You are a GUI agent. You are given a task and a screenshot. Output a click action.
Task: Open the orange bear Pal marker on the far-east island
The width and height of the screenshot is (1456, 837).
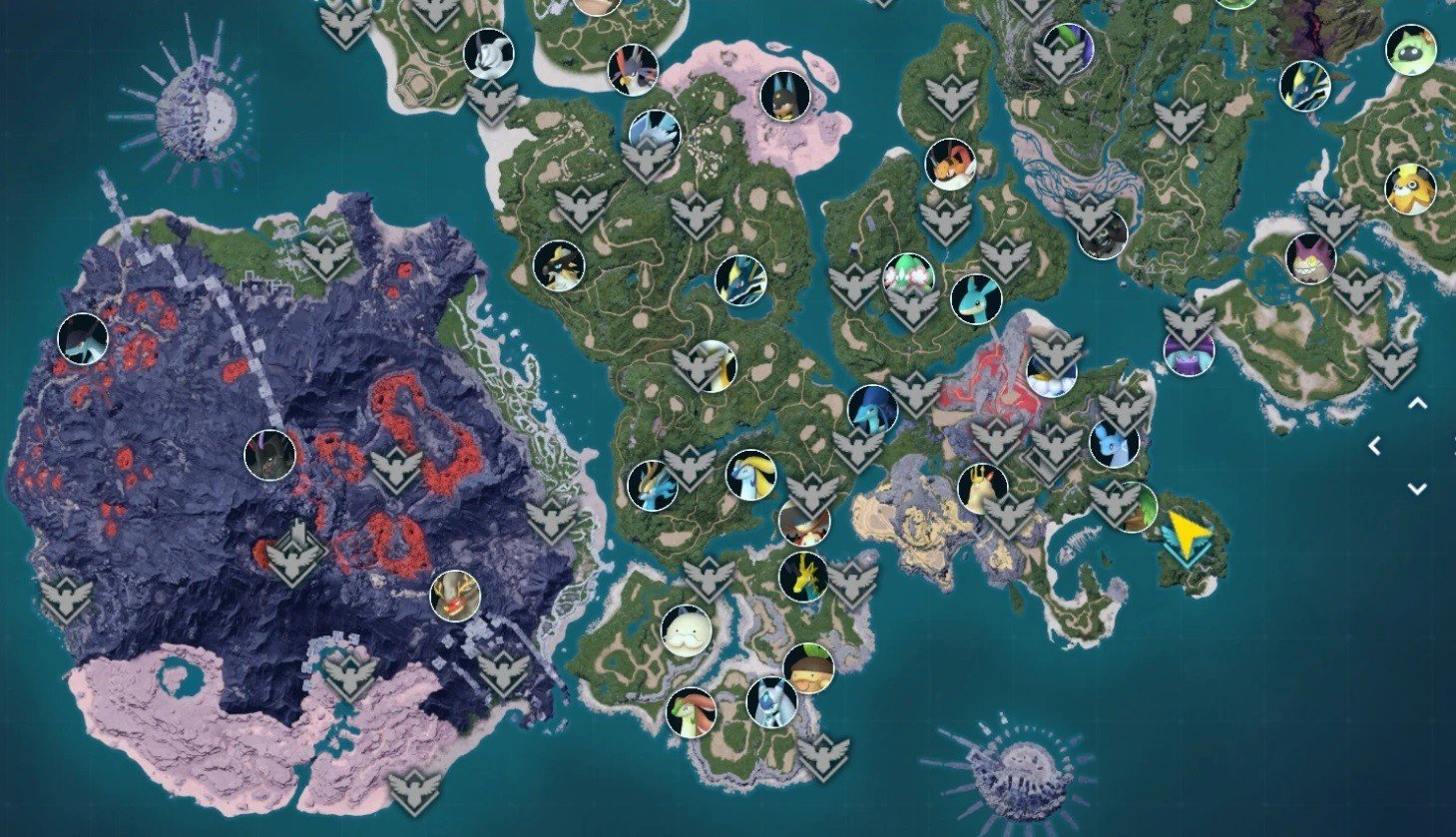pyautogui.click(x=1410, y=193)
